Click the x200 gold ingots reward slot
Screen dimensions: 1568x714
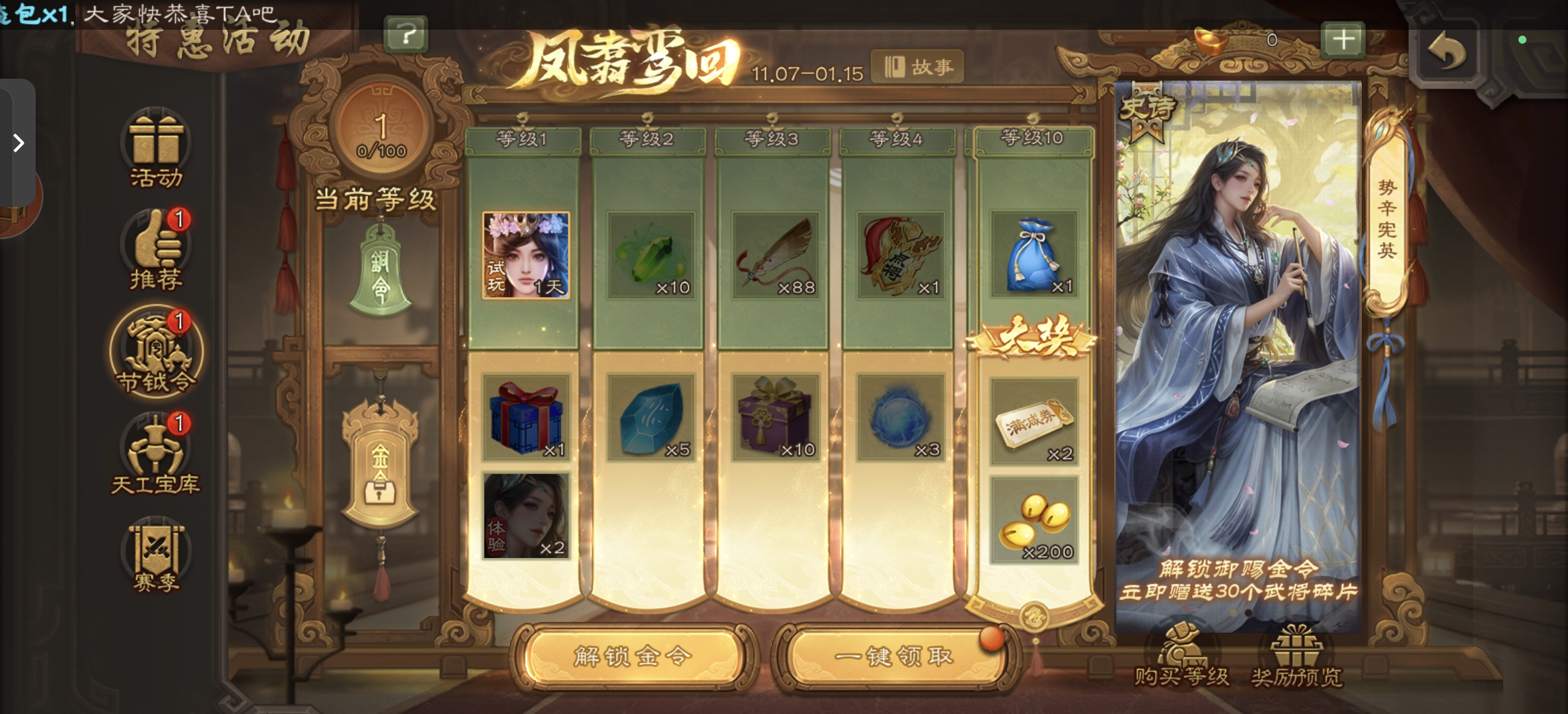point(1034,521)
